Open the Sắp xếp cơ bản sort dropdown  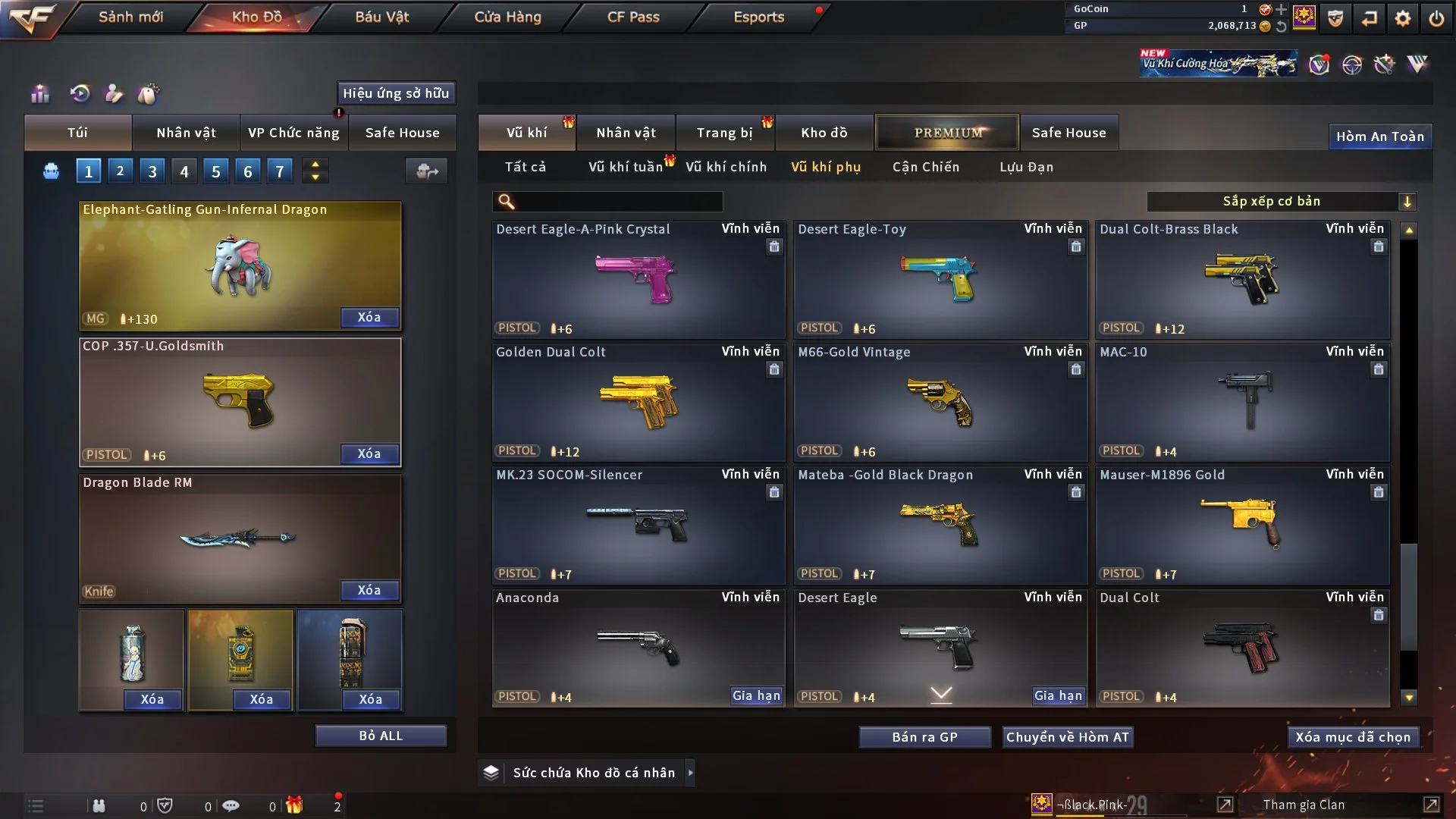[x=1281, y=201]
